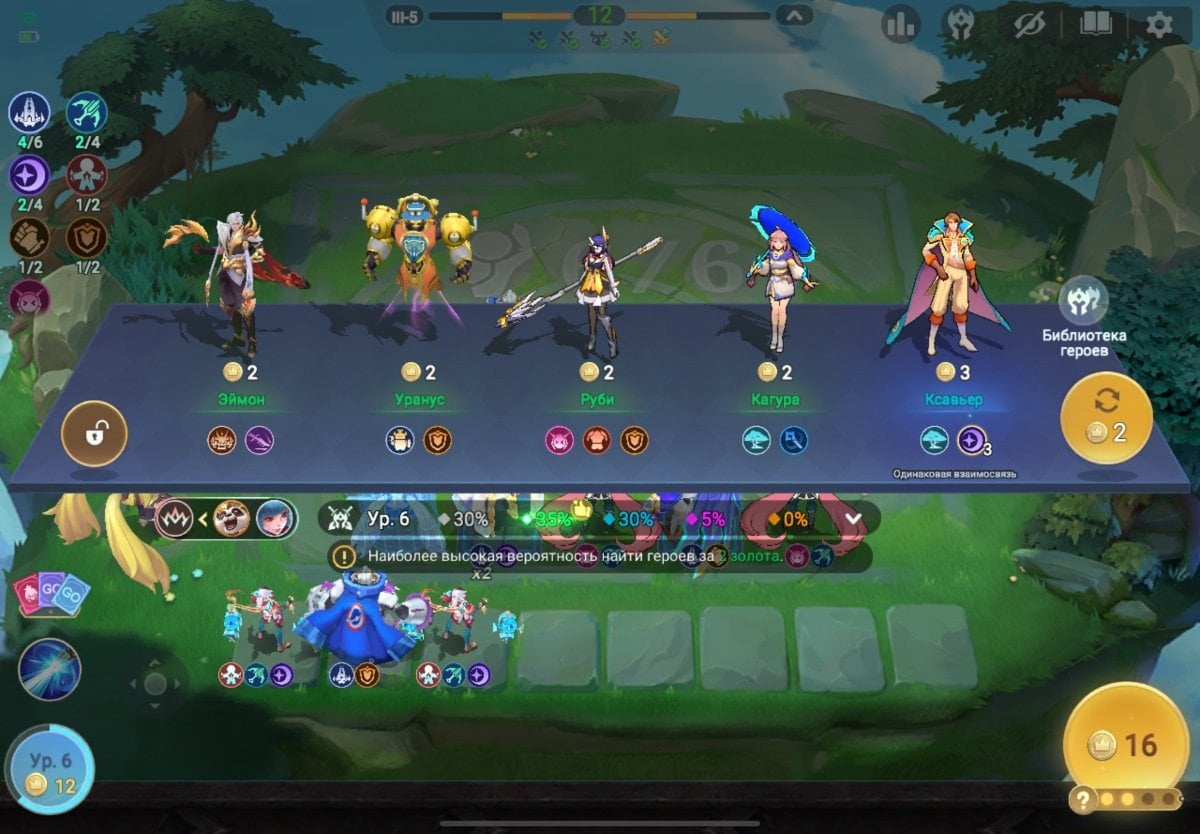Collapse the top round panel arrow
1200x834 pixels.
click(x=795, y=16)
